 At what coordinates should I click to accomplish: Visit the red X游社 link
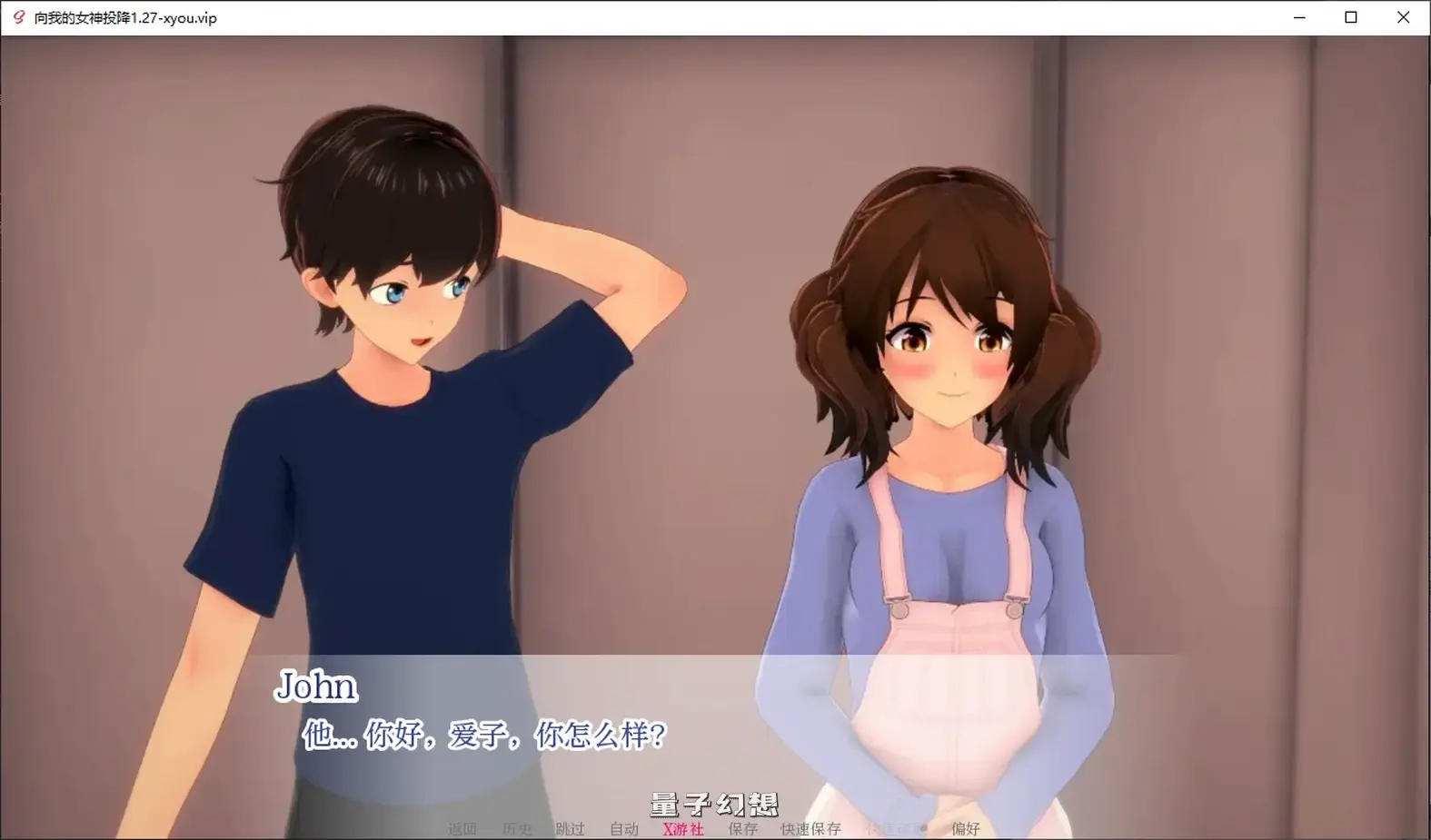pos(682,828)
